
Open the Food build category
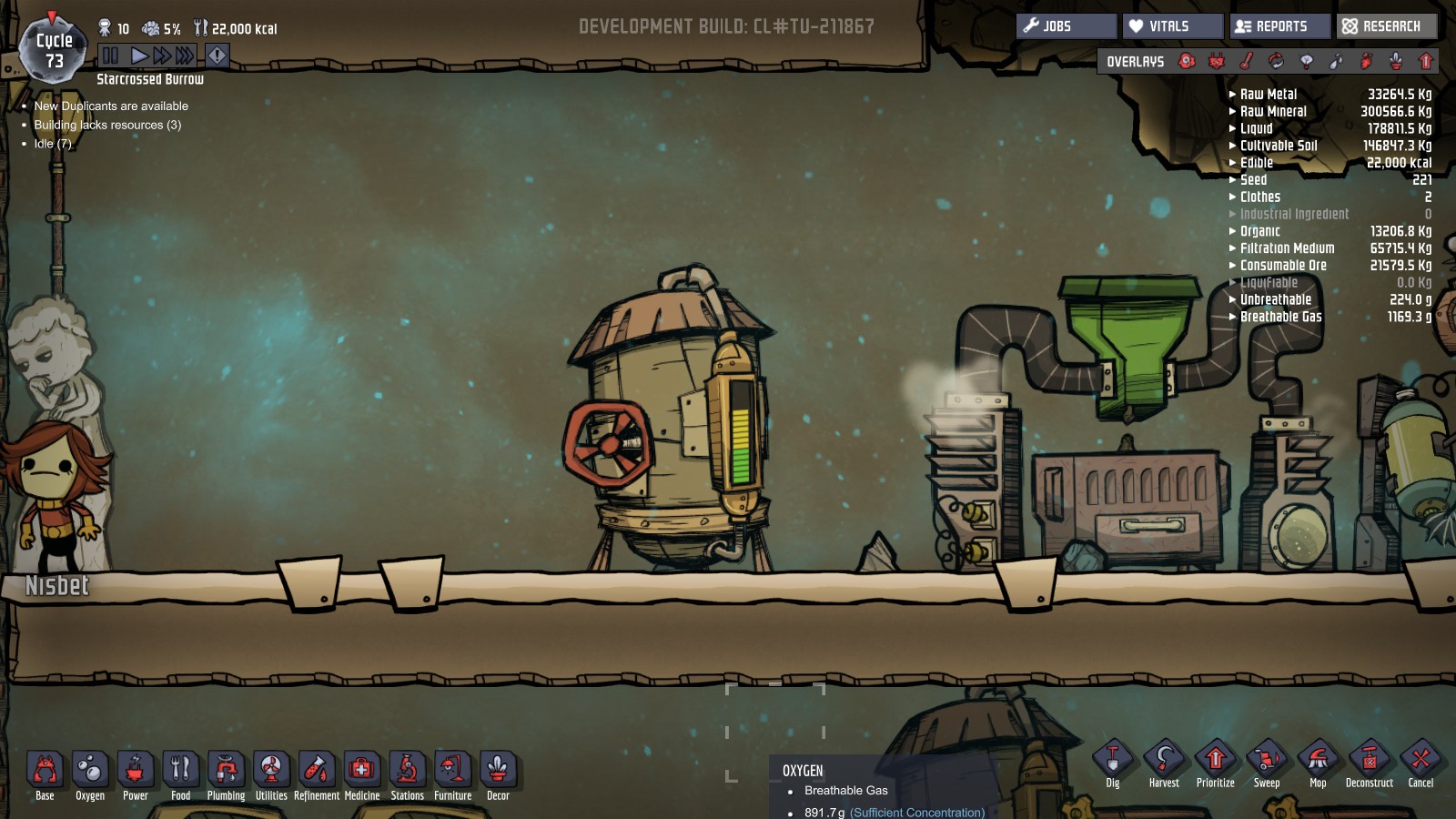click(180, 771)
